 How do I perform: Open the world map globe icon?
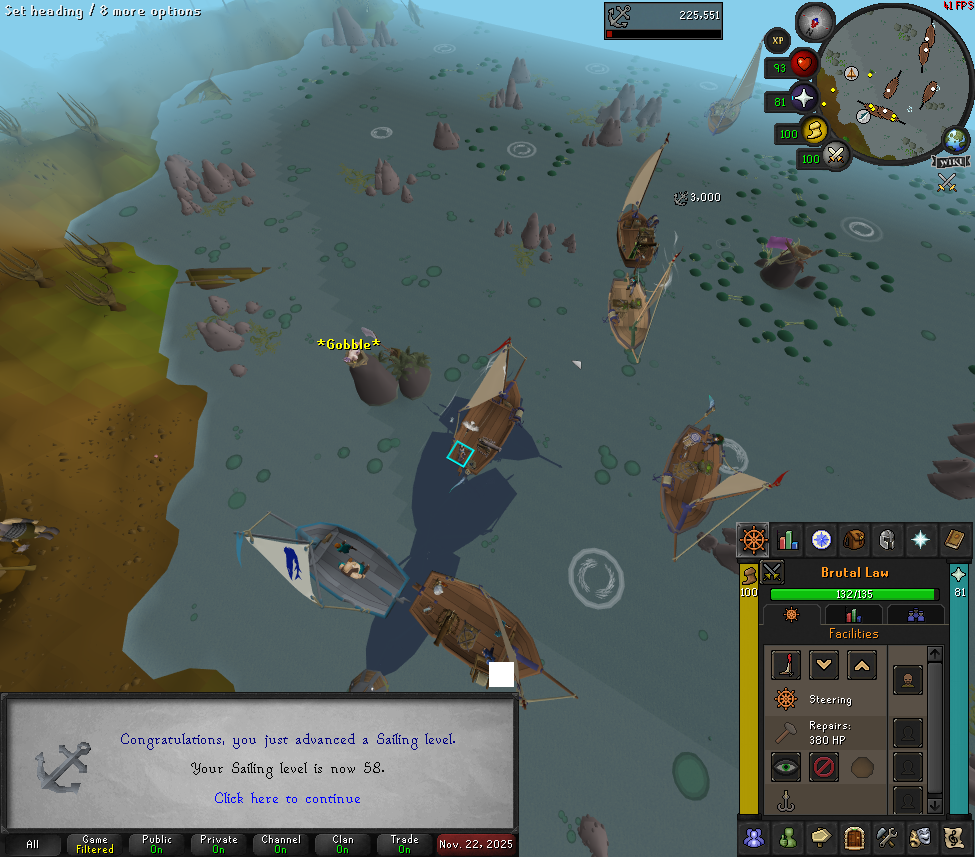pyautogui.click(x=955, y=139)
